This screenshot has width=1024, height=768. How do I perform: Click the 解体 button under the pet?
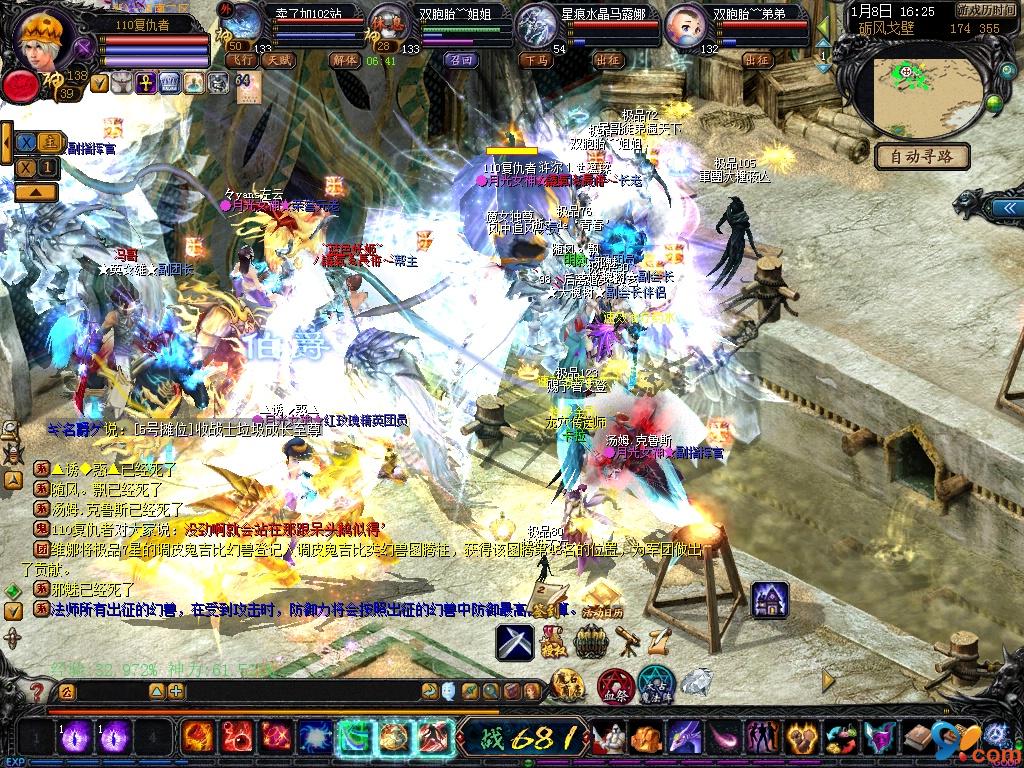343,60
